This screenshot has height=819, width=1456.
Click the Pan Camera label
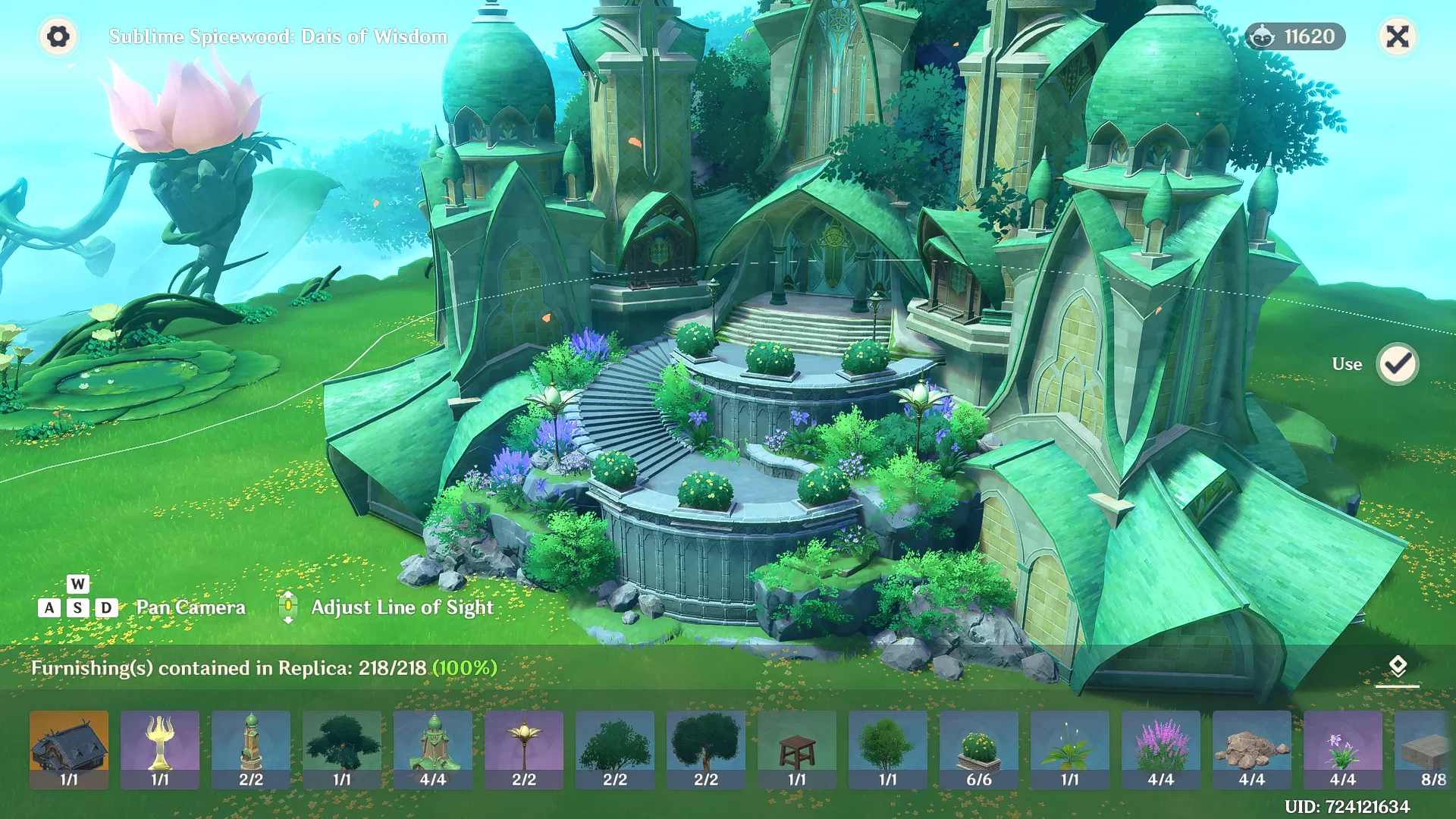pyautogui.click(x=190, y=607)
